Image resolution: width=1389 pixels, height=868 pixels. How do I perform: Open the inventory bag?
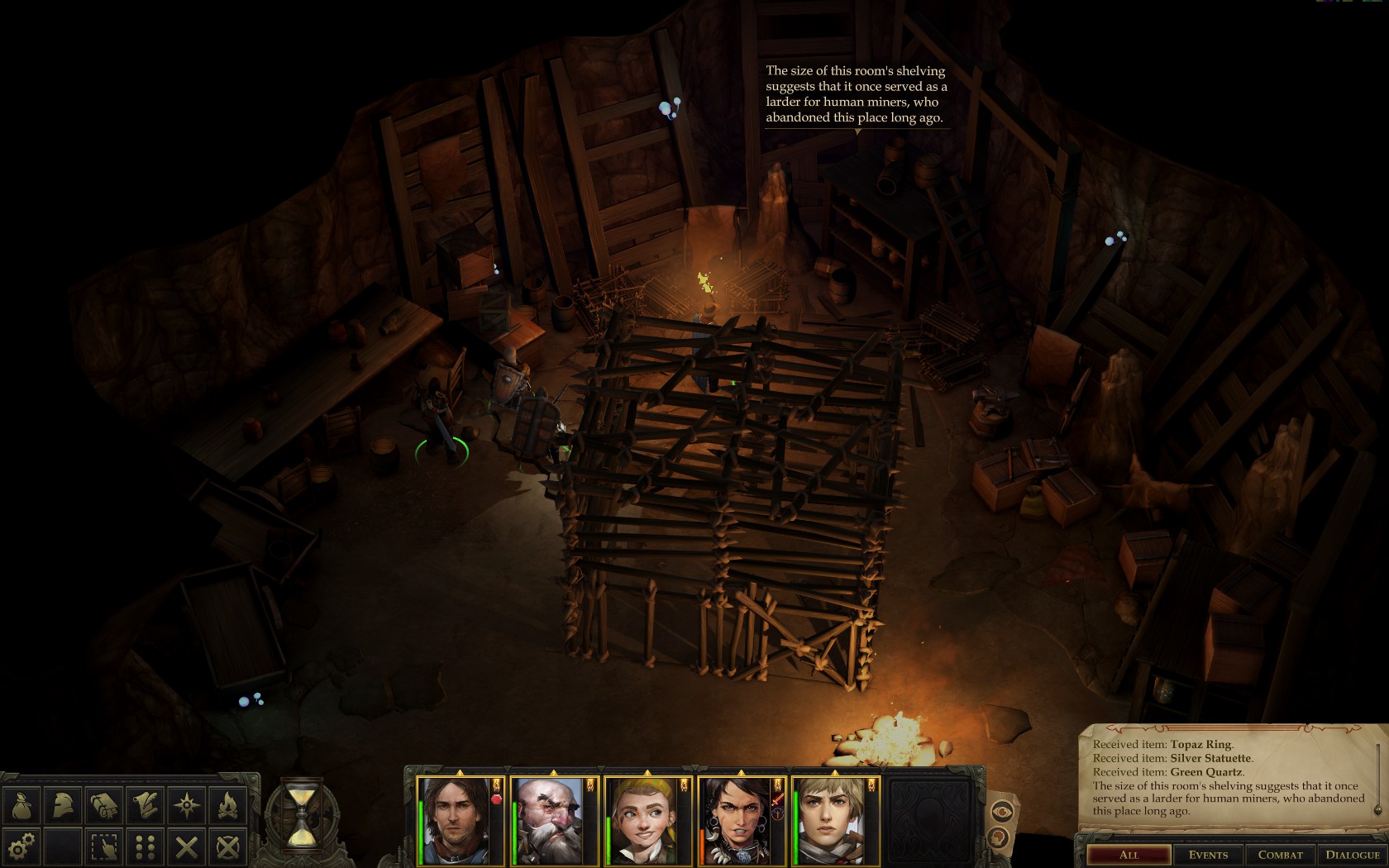(21, 804)
